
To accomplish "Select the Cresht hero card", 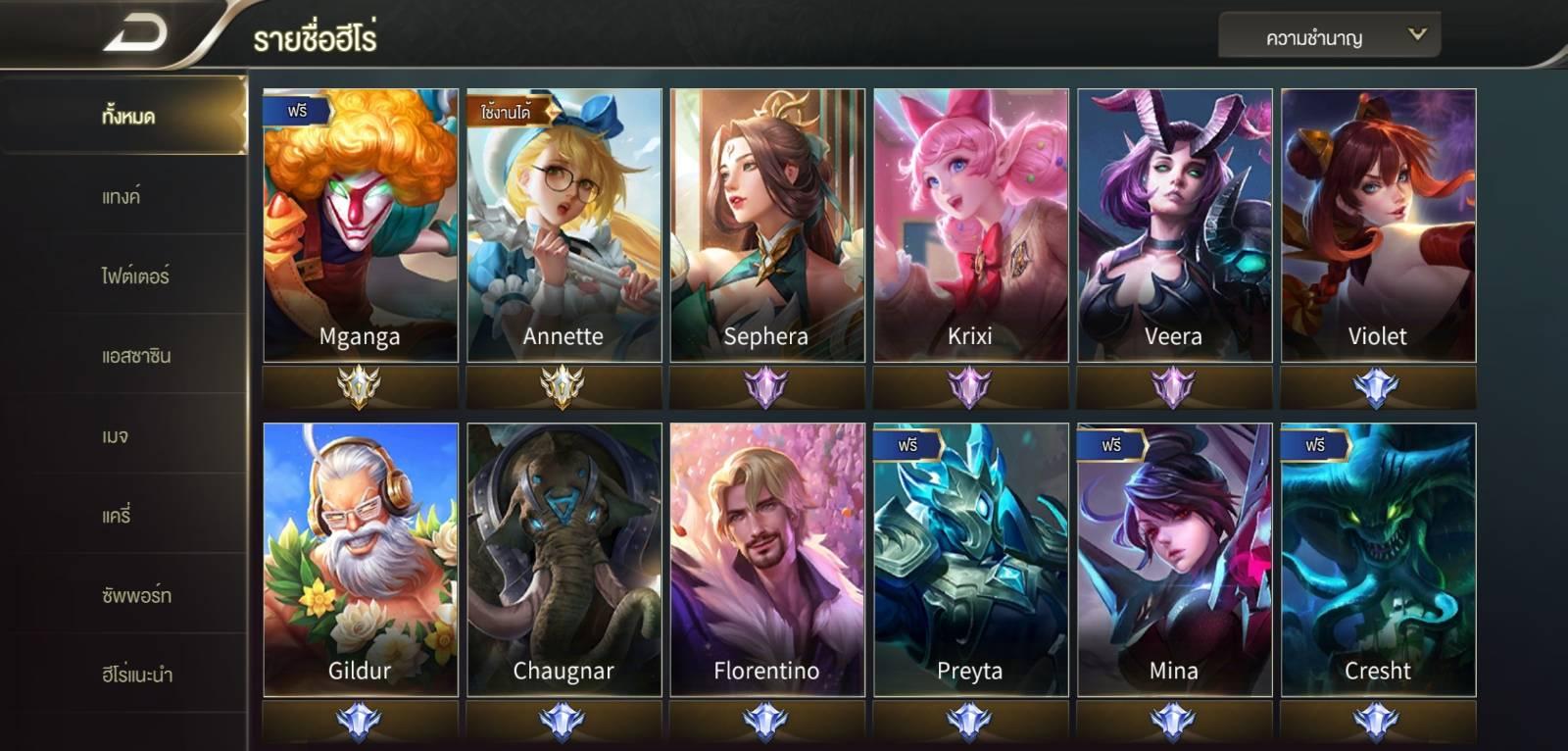I will 1378,560.
